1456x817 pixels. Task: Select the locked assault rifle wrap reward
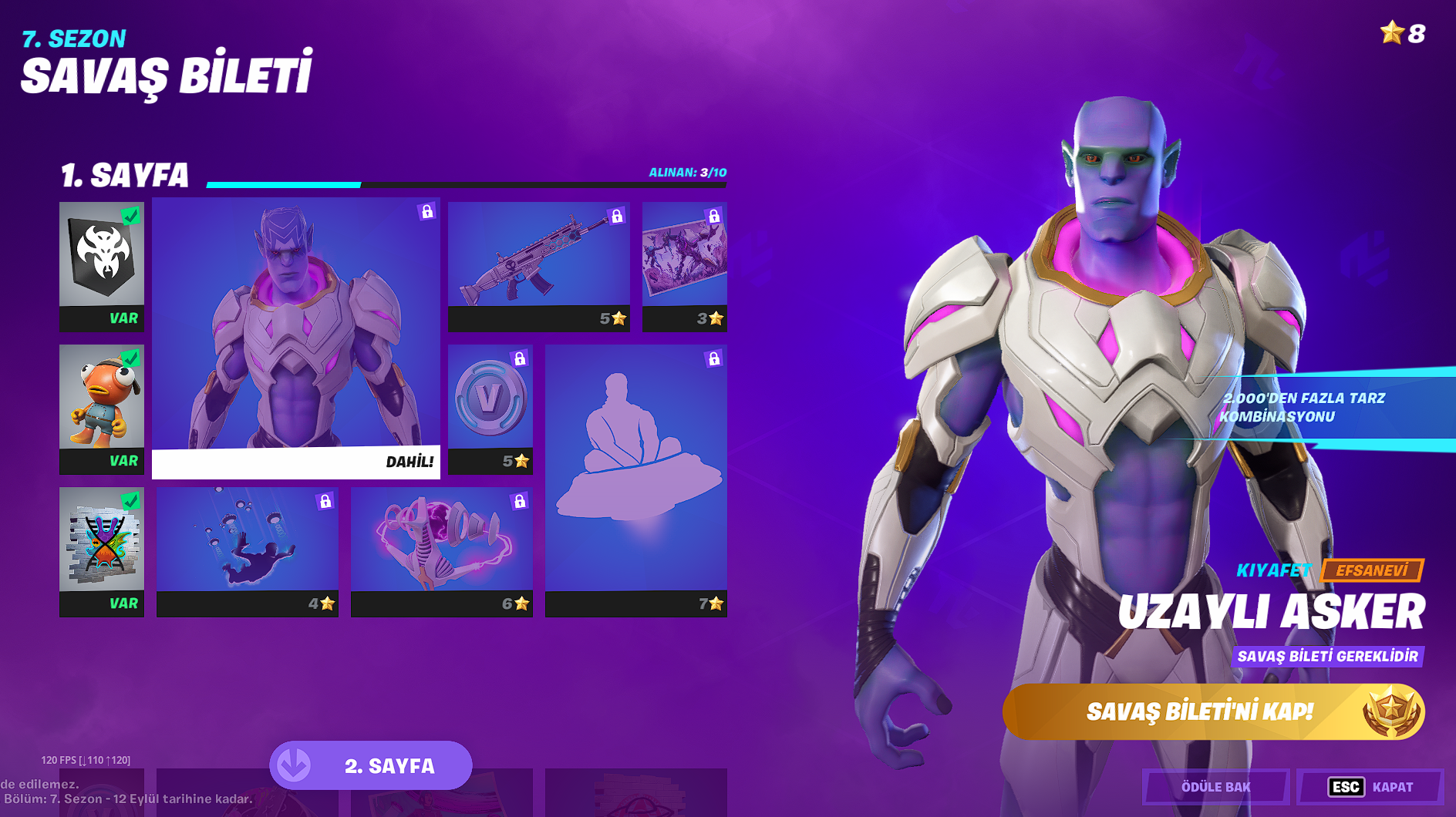(539, 267)
